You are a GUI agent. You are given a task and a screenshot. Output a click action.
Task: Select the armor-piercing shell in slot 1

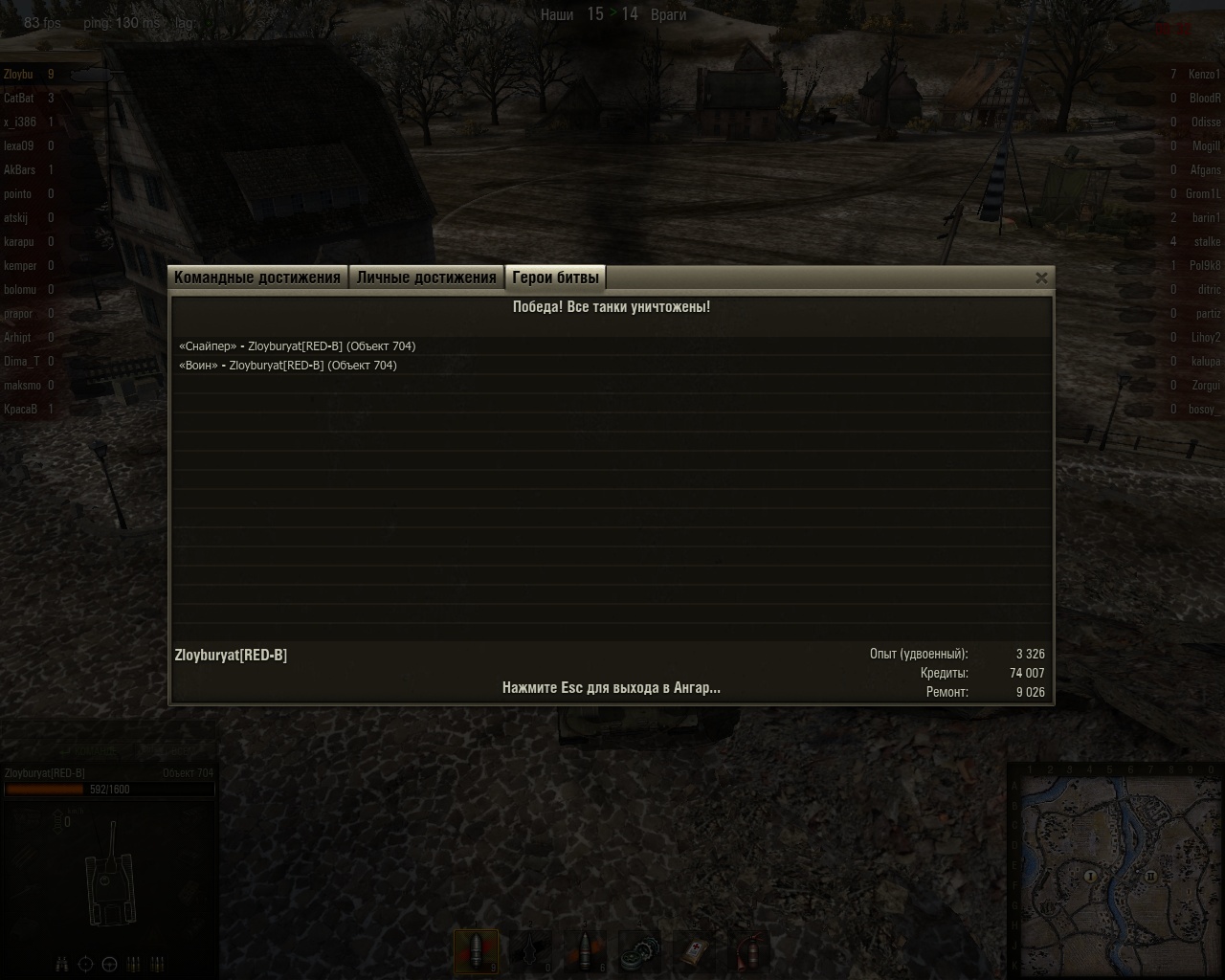476,951
